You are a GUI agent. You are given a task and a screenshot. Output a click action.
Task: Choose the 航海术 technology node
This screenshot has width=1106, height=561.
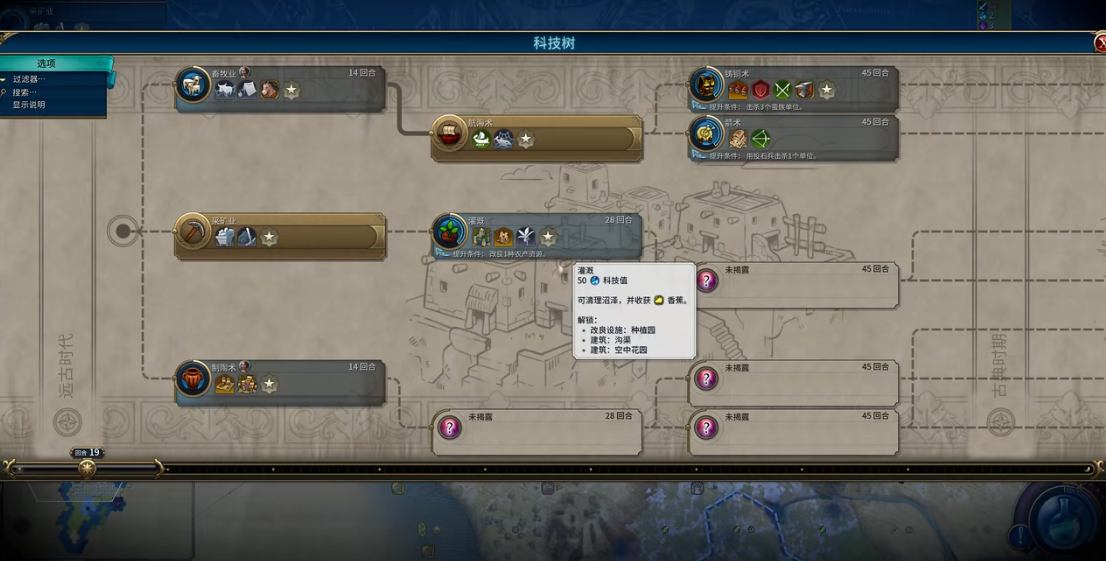click(536, 137)
